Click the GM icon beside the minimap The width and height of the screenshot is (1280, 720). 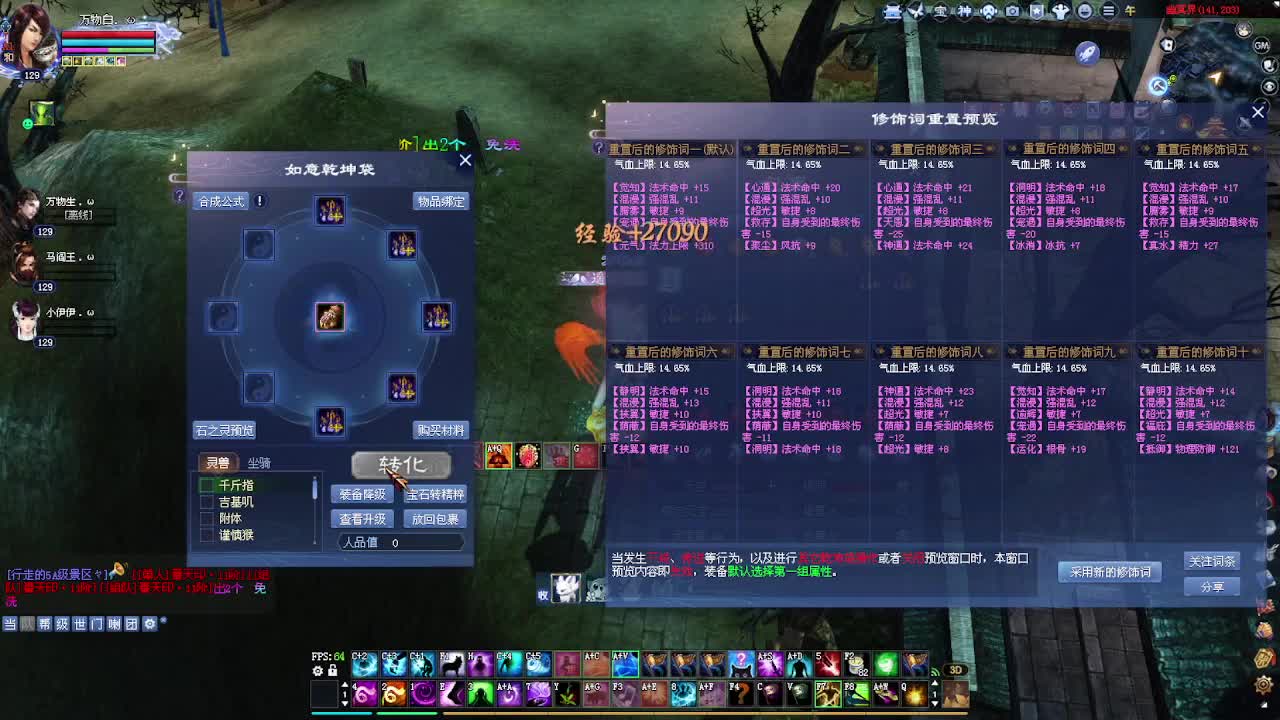(x=1262, y=46)
